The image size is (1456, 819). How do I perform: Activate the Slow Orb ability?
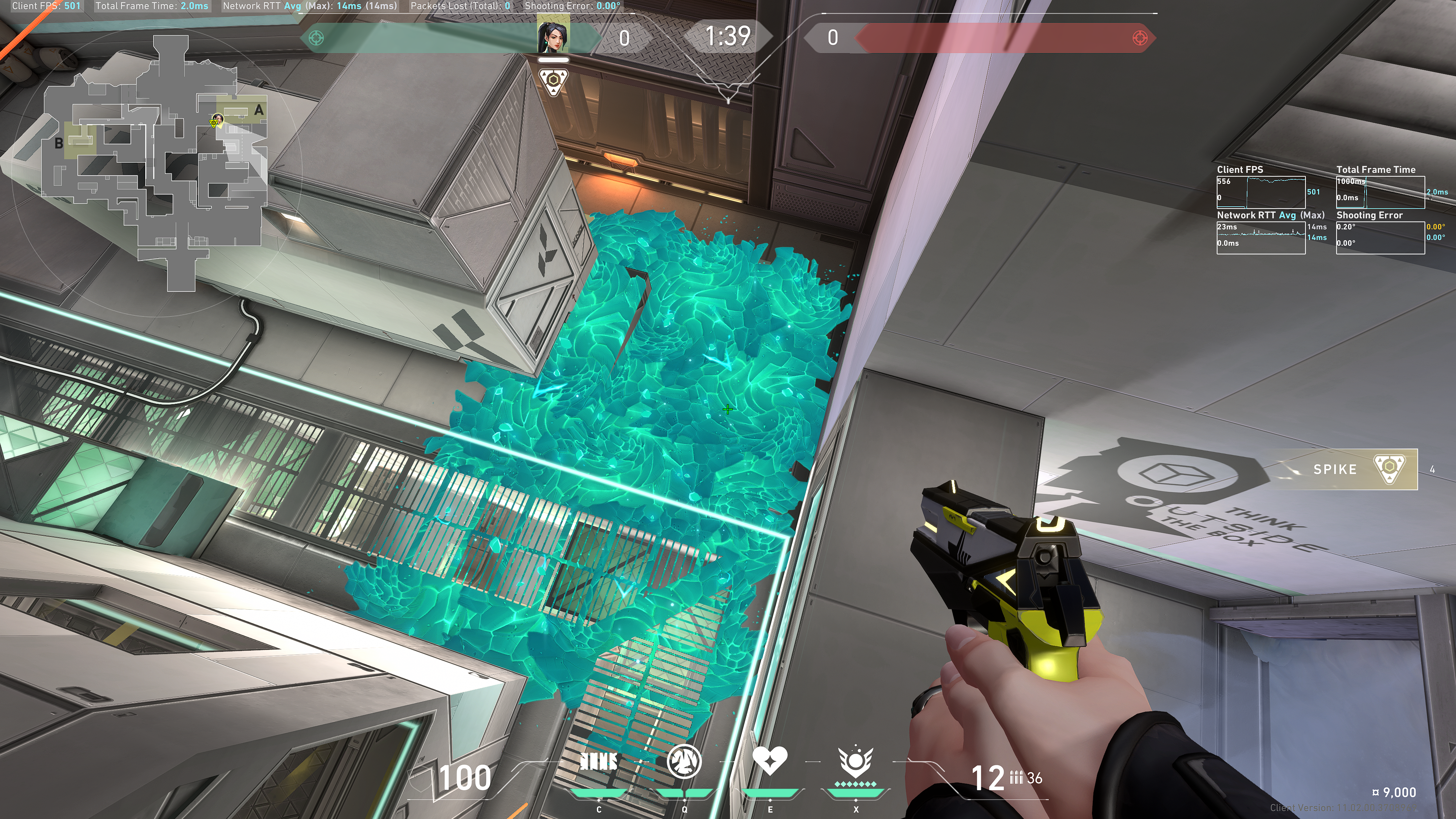[684, 762]
